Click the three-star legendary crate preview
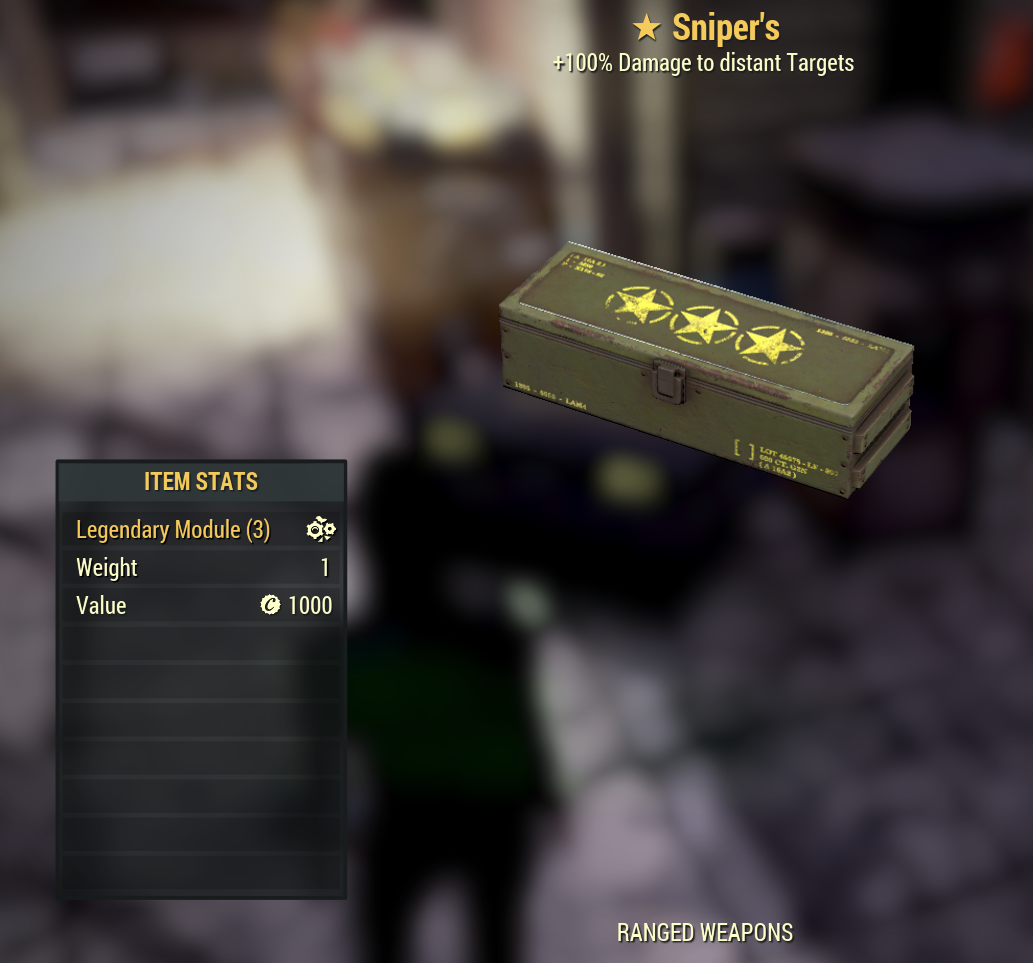The image size is (1033, 963). pyautogui.click(x=706, y=369)
